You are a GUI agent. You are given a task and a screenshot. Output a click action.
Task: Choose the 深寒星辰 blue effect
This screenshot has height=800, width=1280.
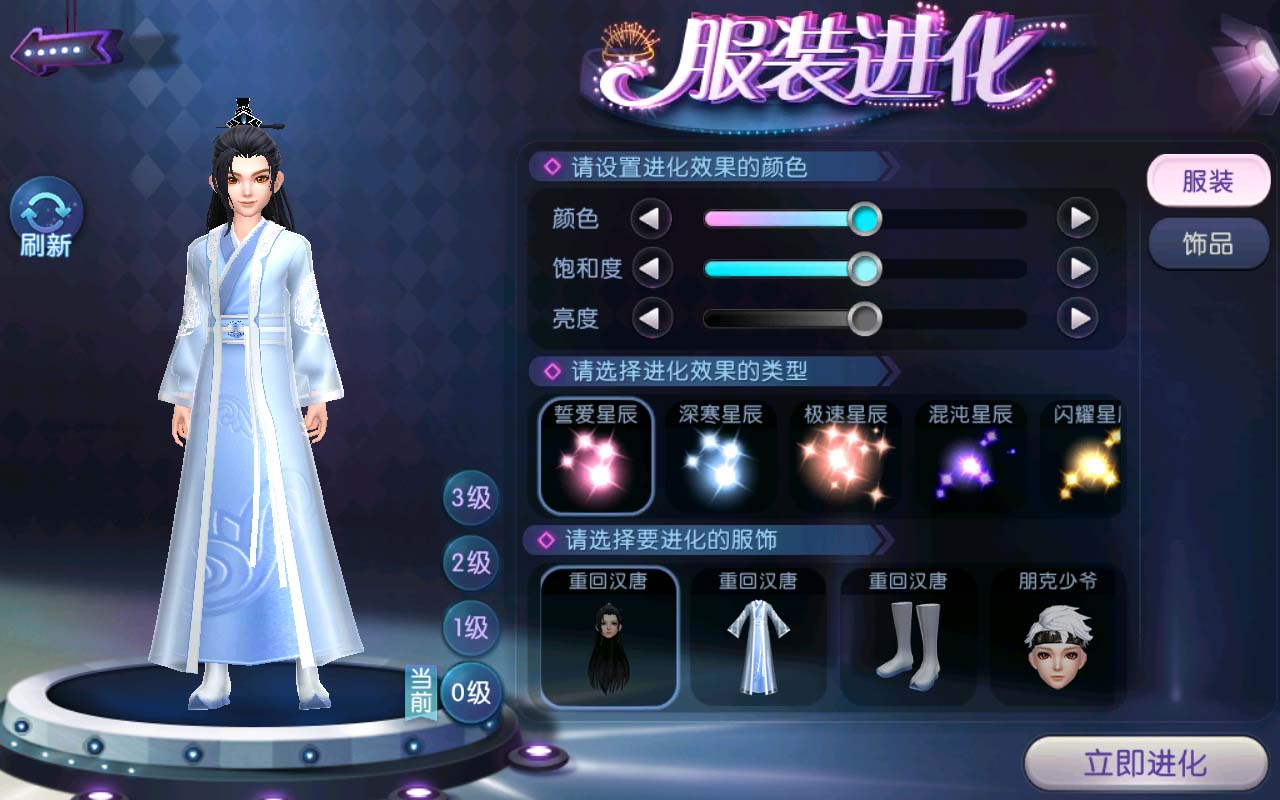click(721, 456)
